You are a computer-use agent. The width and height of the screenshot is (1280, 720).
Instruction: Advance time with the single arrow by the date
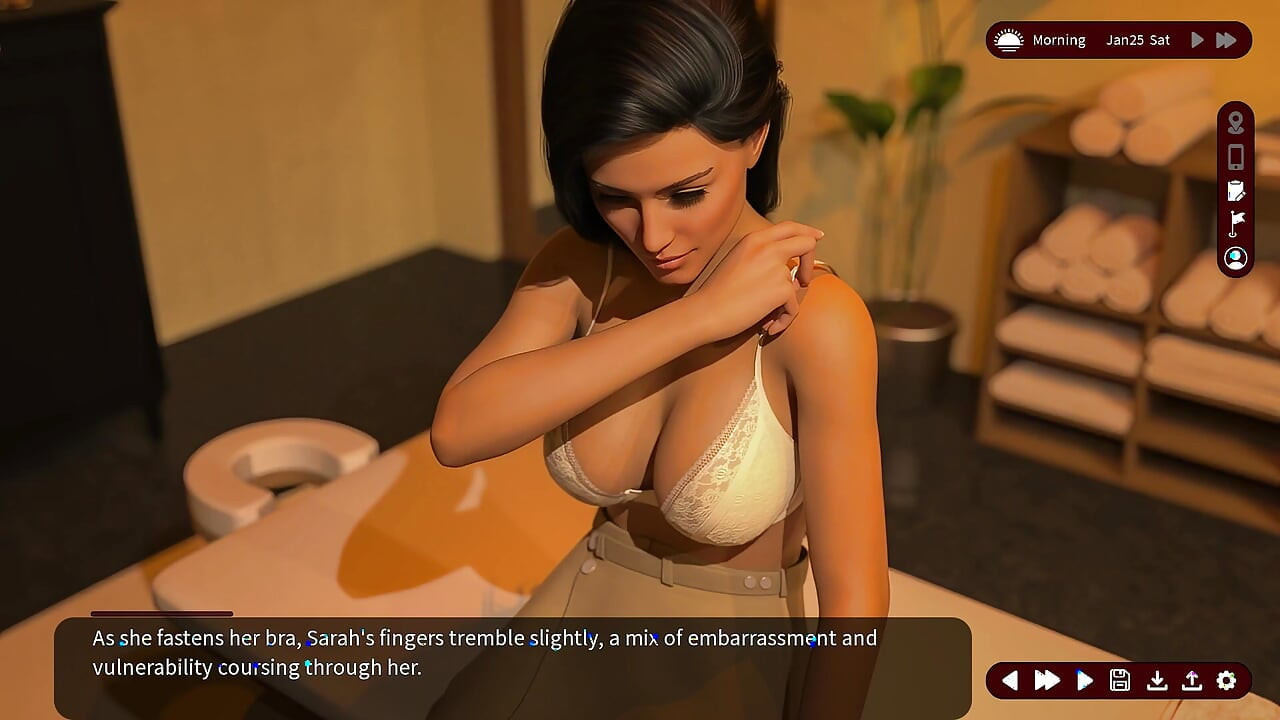[x=1197, y=40]
